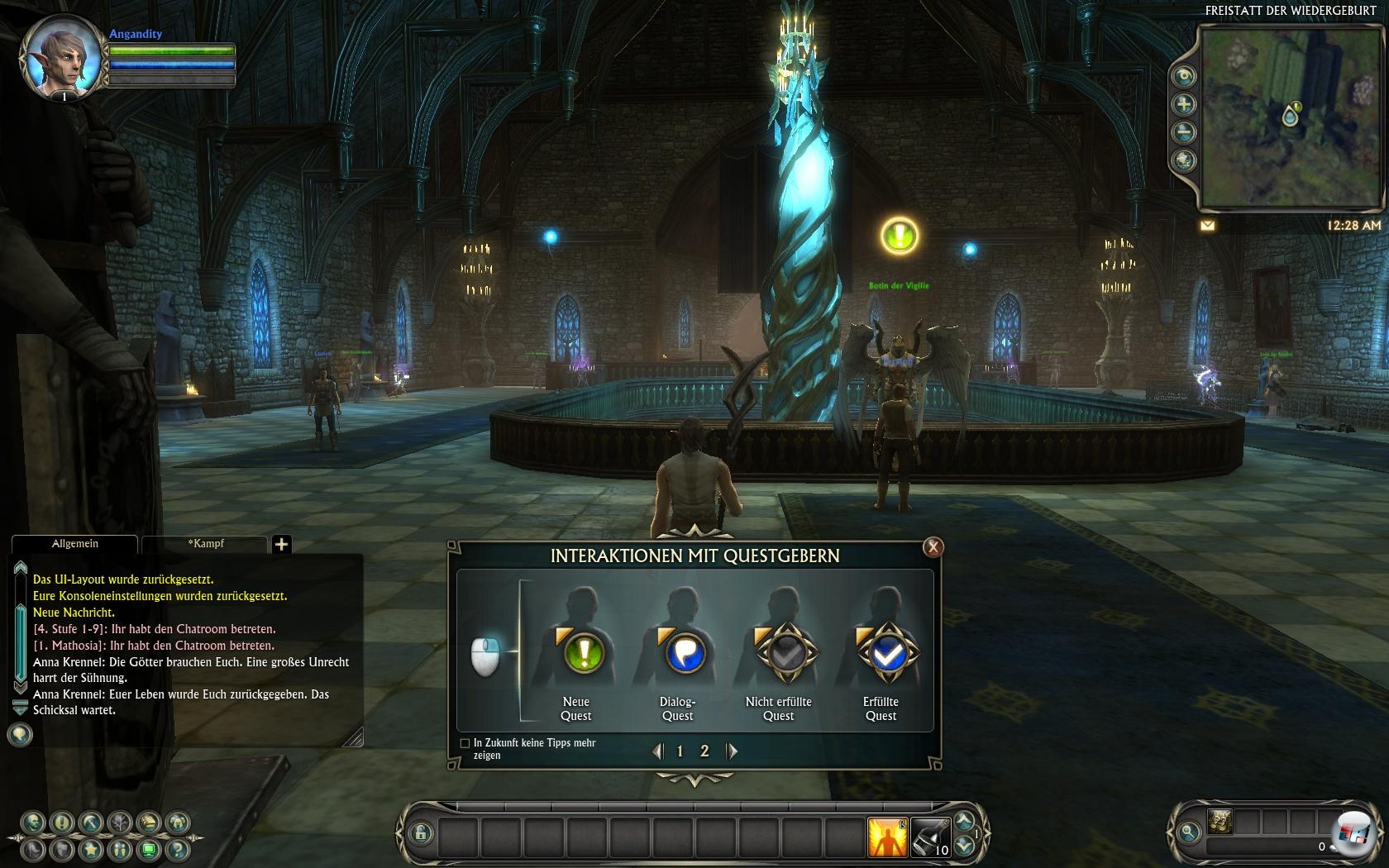Zoom in the minimap with plus button
The width and height of the screenshot is (1389, 868).
tap(1184, 104)
